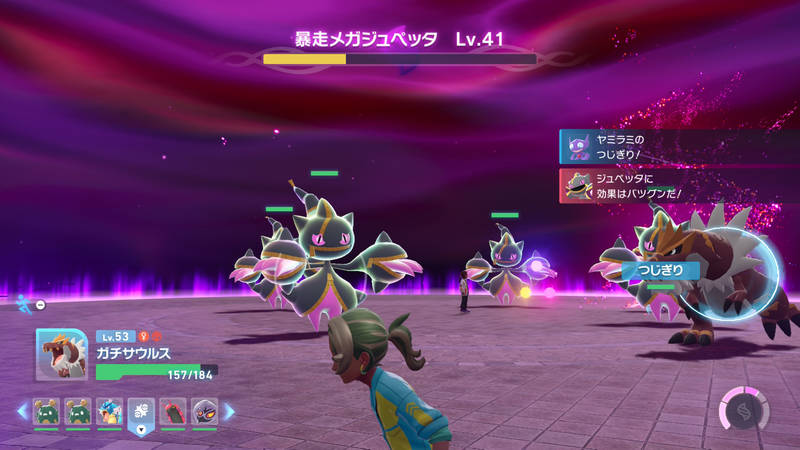Select the blue Gyarados party slot
Viewport: 800px width, 450px height.
110,411
